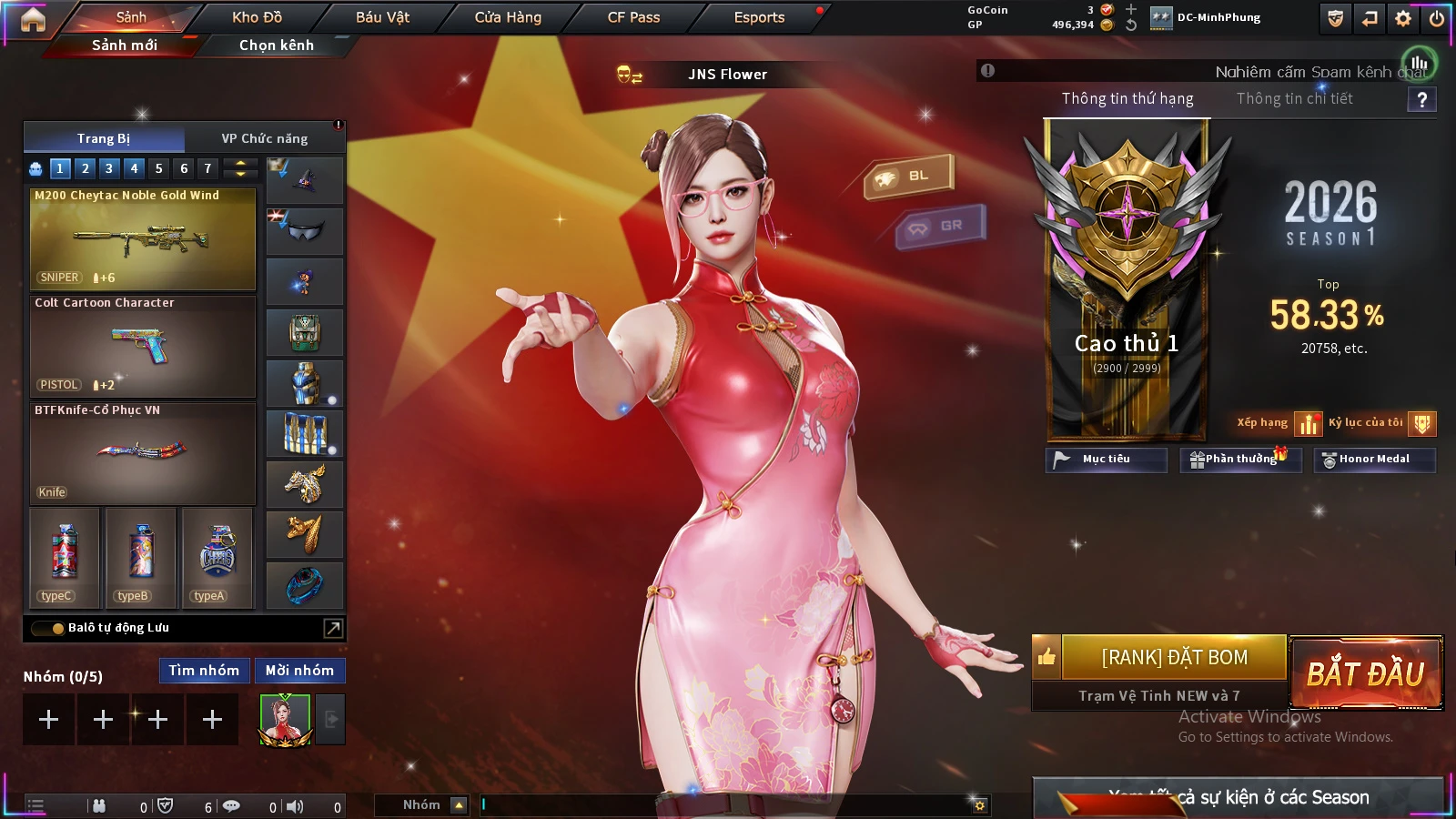Select the Colt Cartoon Character pistol slot
Screen dimensions: 1456x819
[x=143, y=346]
